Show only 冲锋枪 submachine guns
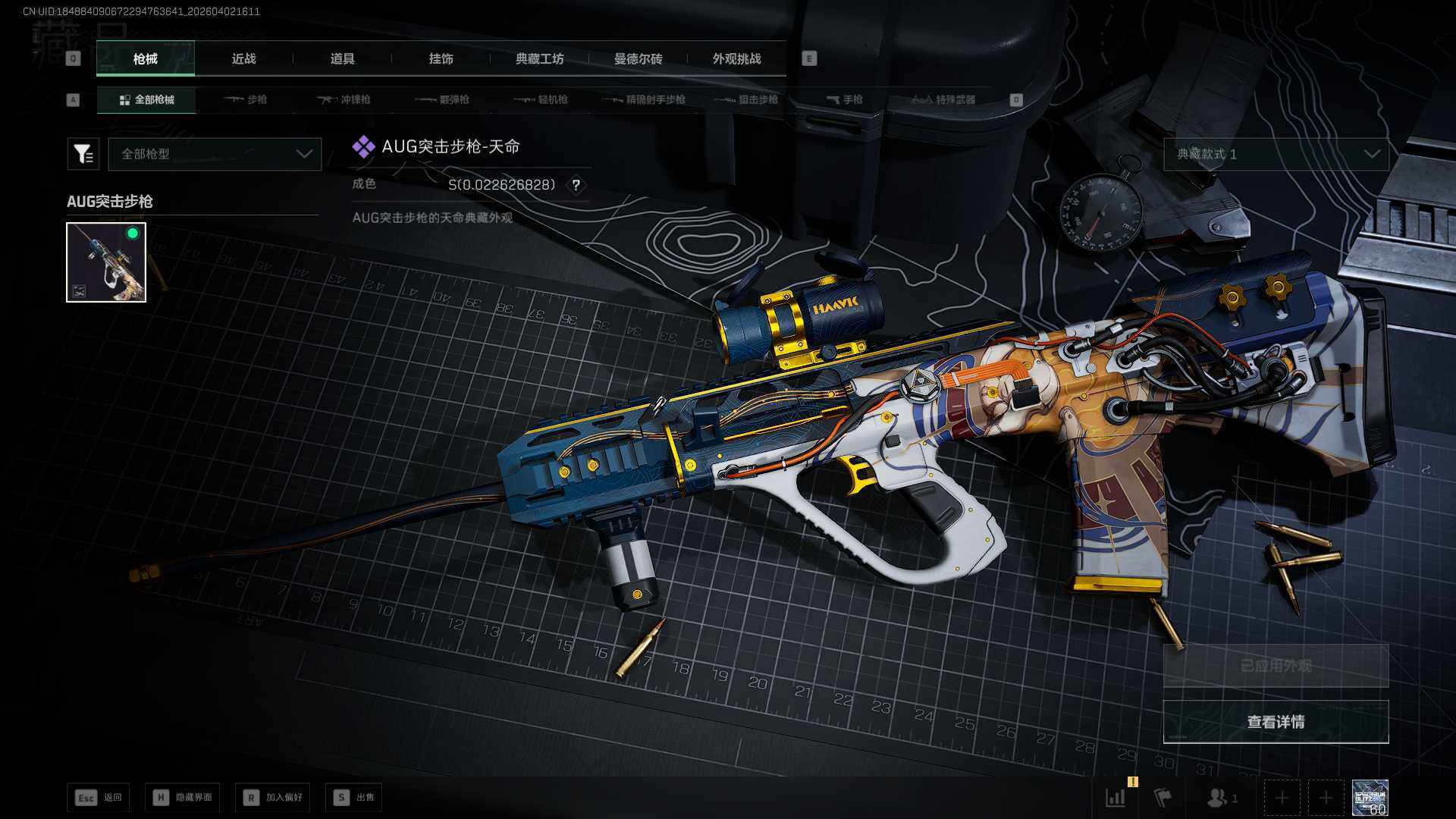This screenshot has height=819, width=1456. 344,99
